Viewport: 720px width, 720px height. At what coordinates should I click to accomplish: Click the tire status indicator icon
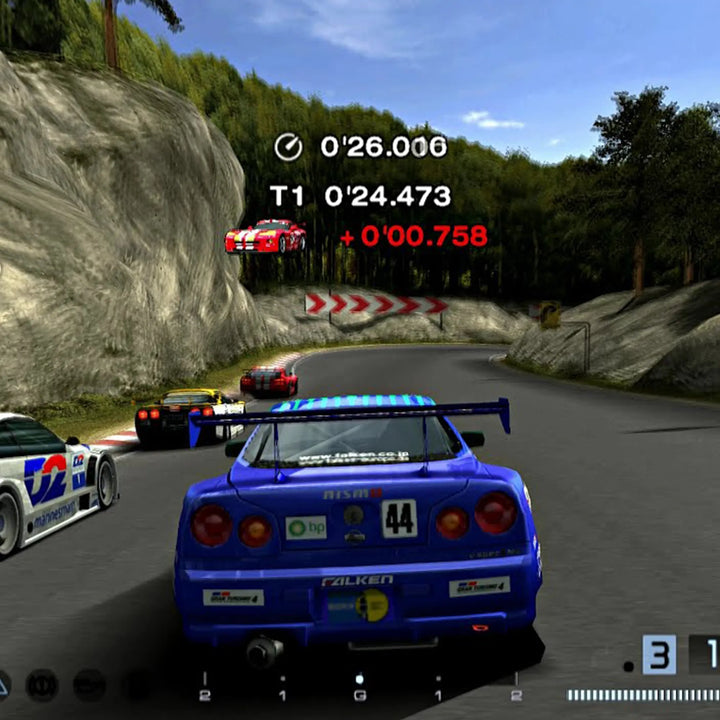tap(42, 685)
